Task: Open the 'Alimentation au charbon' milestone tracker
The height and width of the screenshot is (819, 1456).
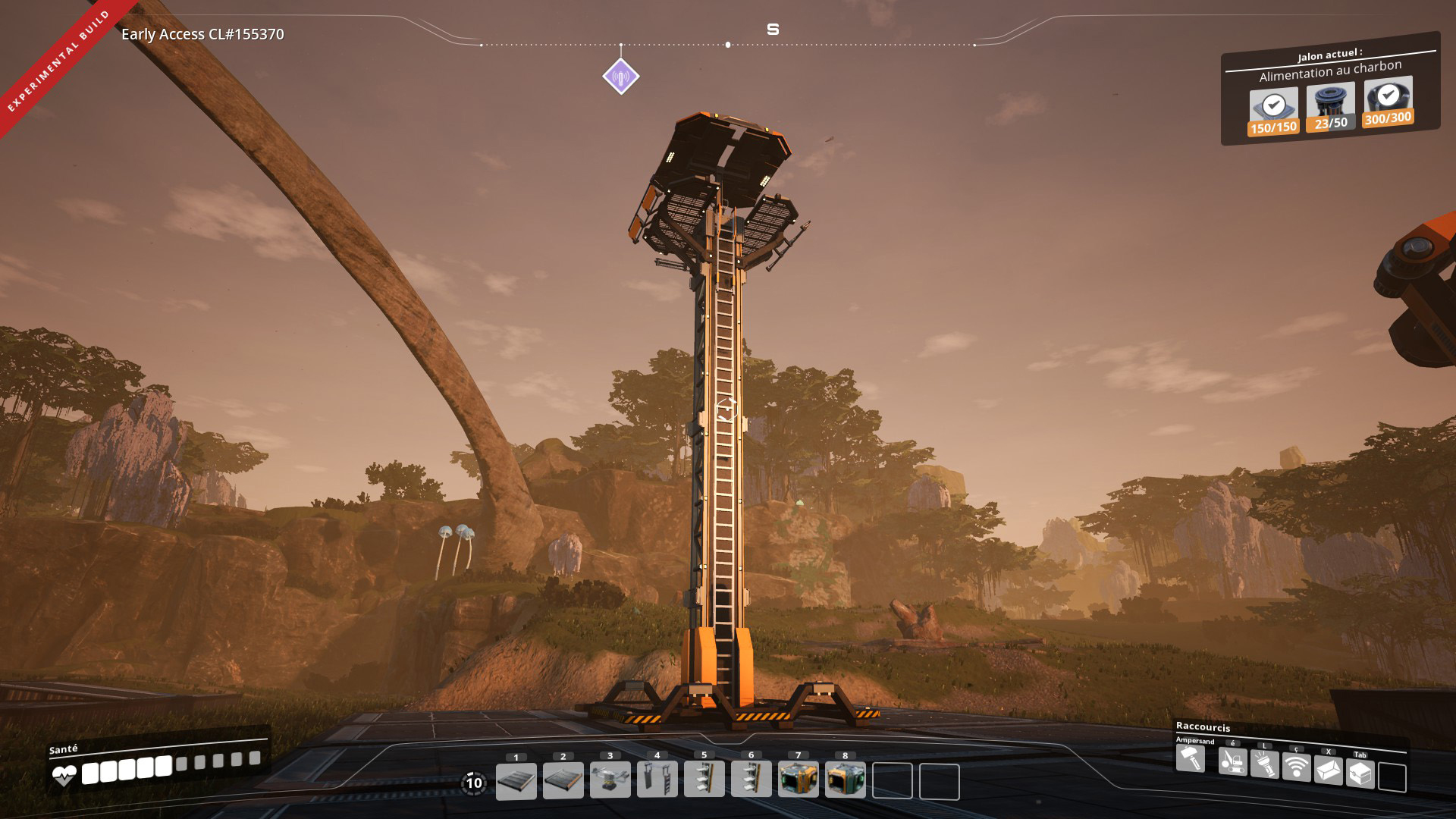Action: [x=1330, y=71]
